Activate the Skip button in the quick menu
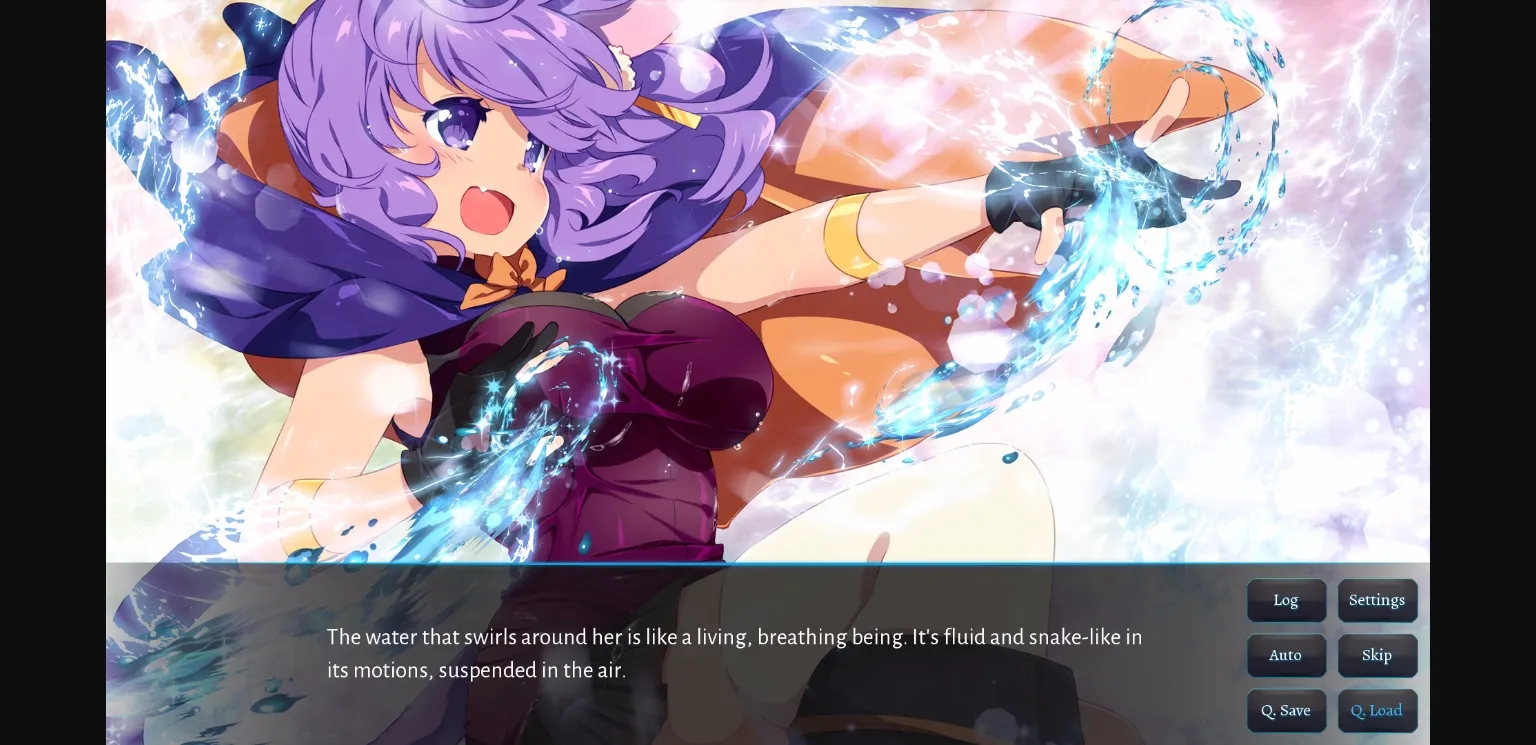1536x745 pixels. pyautogui.click(x=1377, y=655)
